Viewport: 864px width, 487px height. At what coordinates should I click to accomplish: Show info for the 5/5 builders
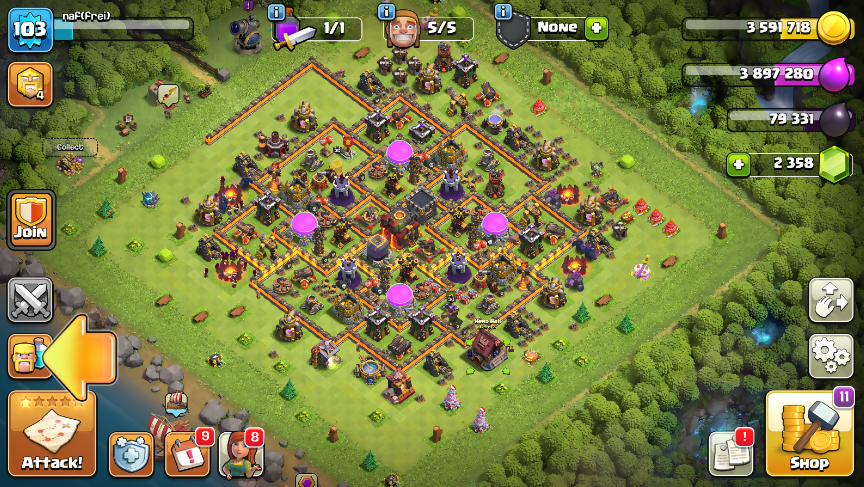387,12
